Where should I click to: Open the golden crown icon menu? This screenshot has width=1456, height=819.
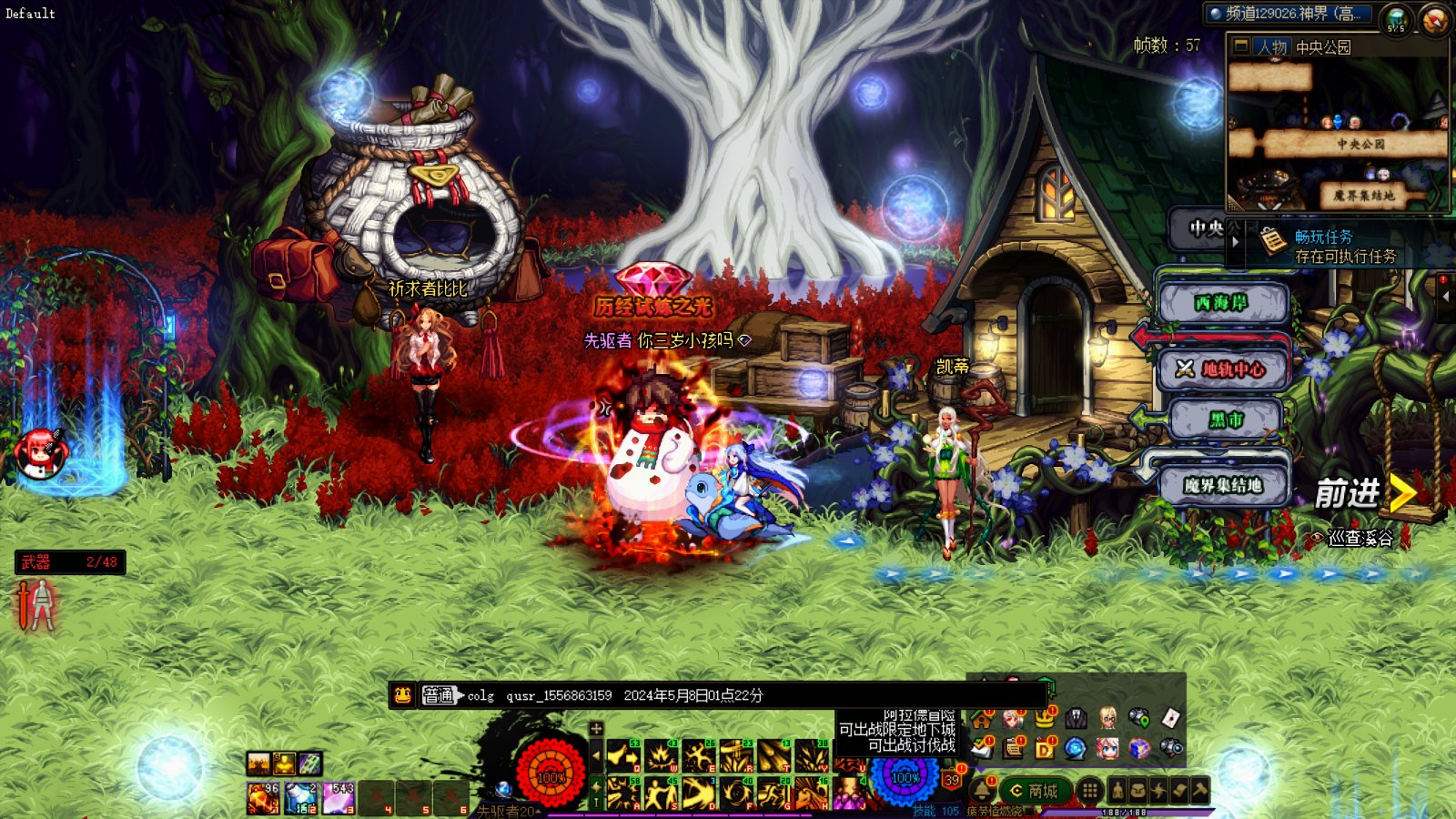pos(1044,719)
